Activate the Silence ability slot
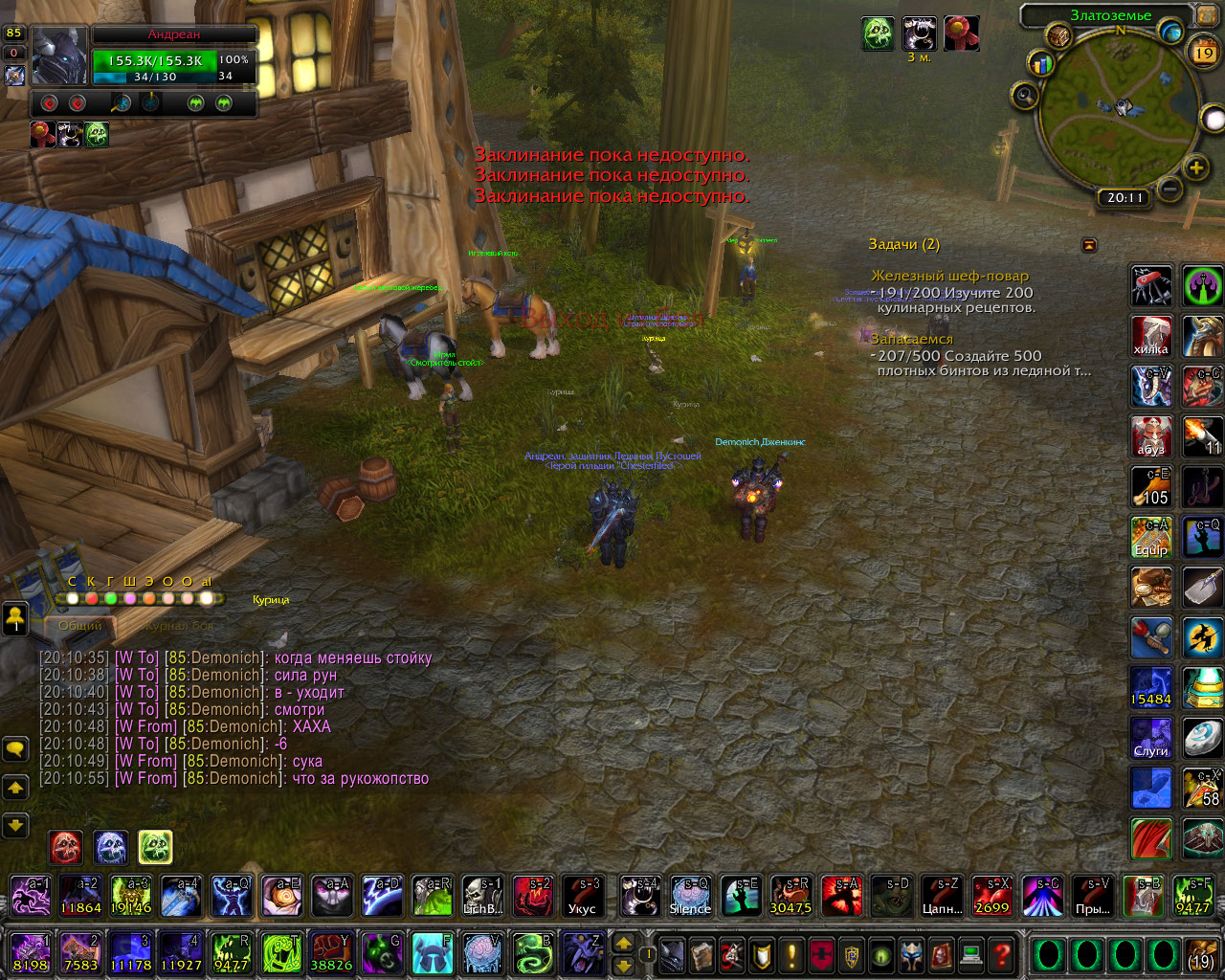 pyautogui.click(x=690, y=897)
